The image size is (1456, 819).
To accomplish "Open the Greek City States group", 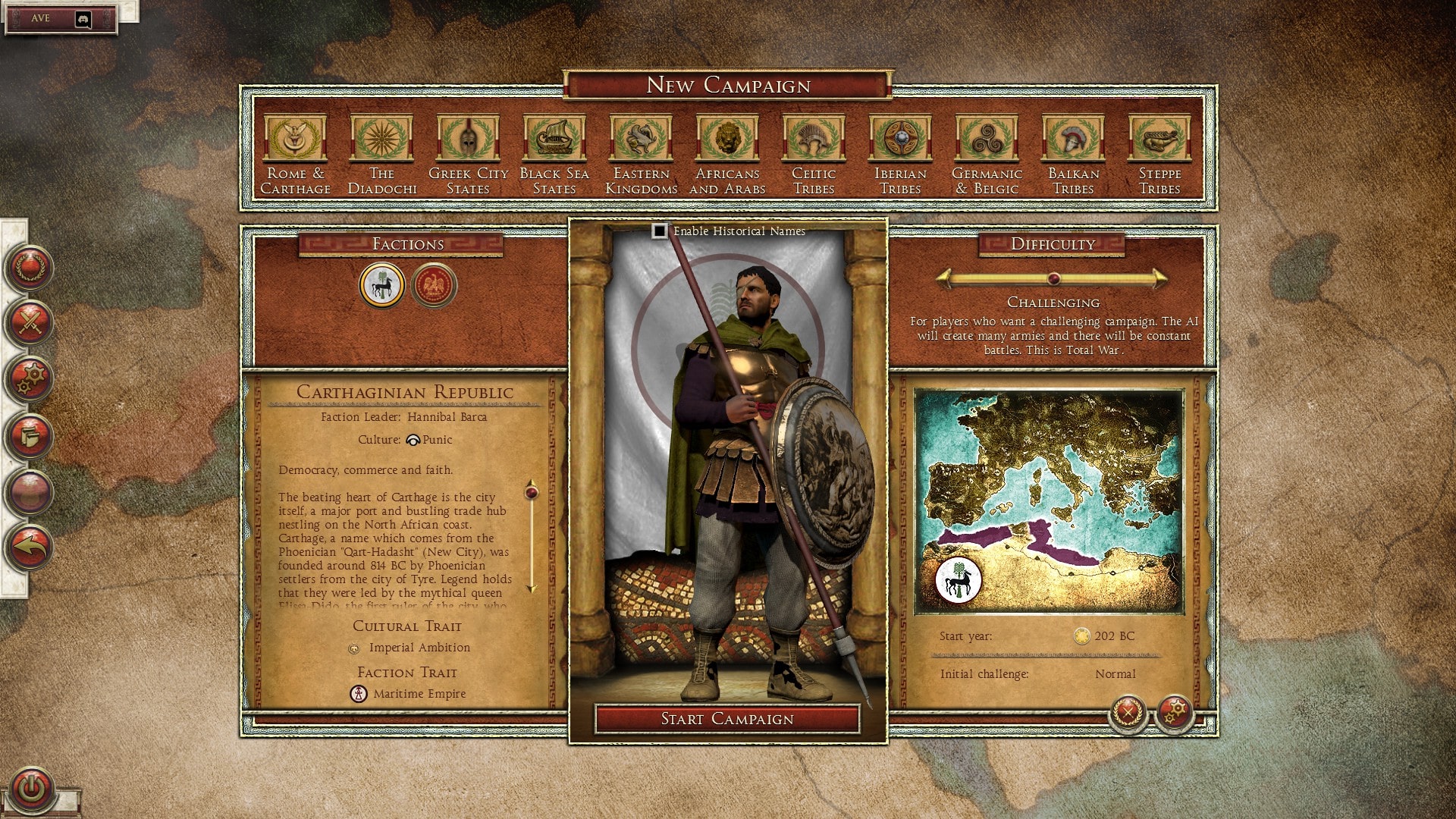I will pyautogui.click(x=468, y=139).
